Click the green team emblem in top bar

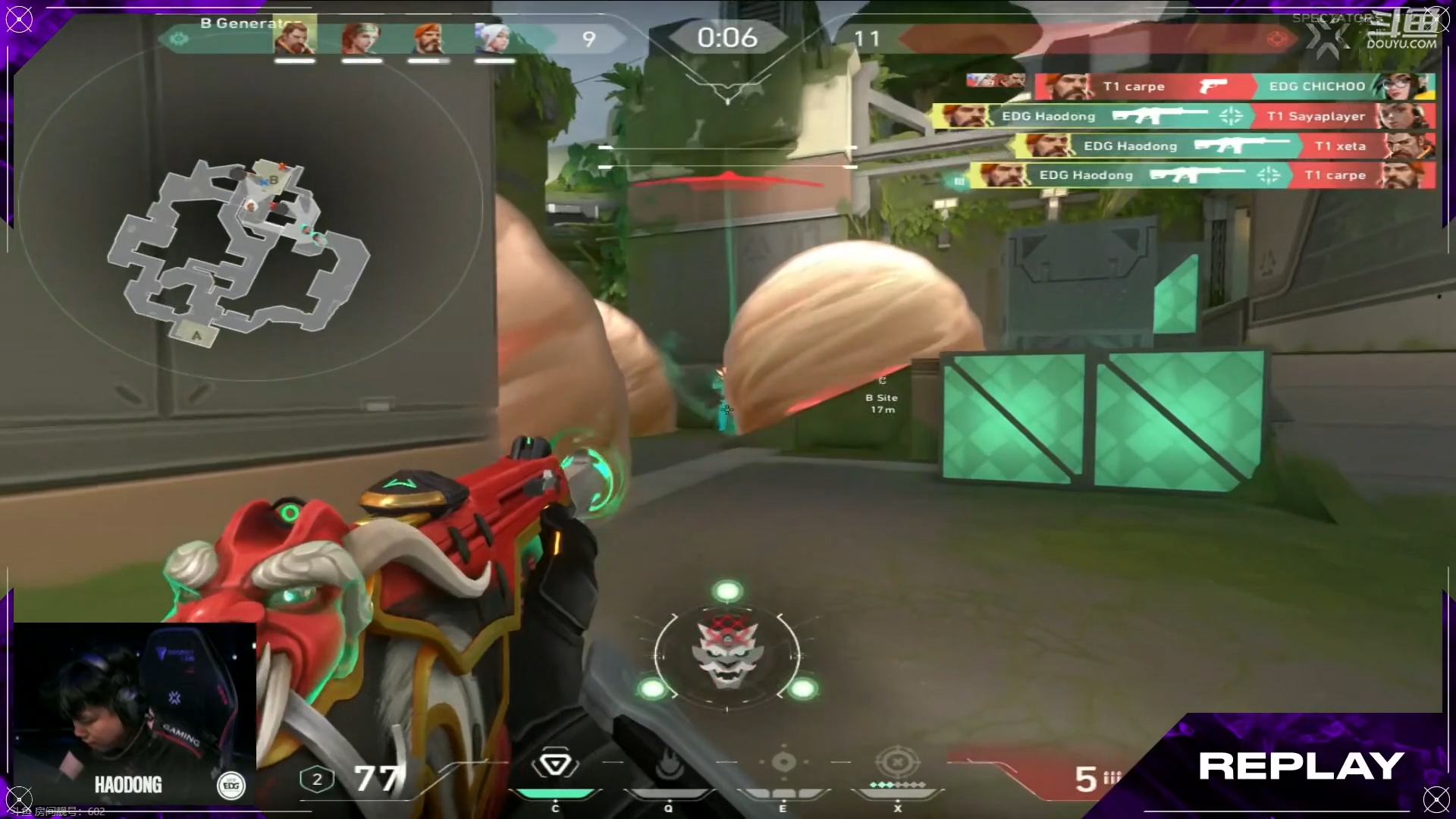(179, 39)
